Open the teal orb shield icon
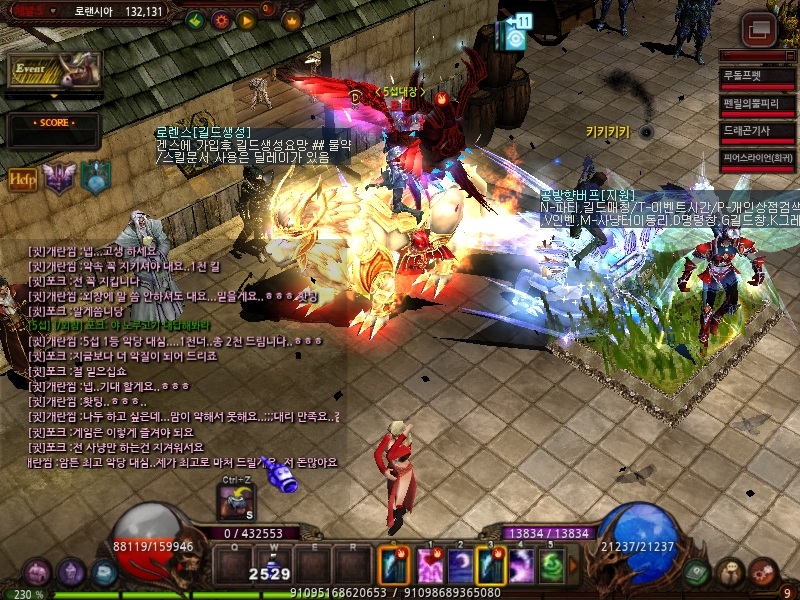Viewport: 800px width, 600px height. point(95,177)
